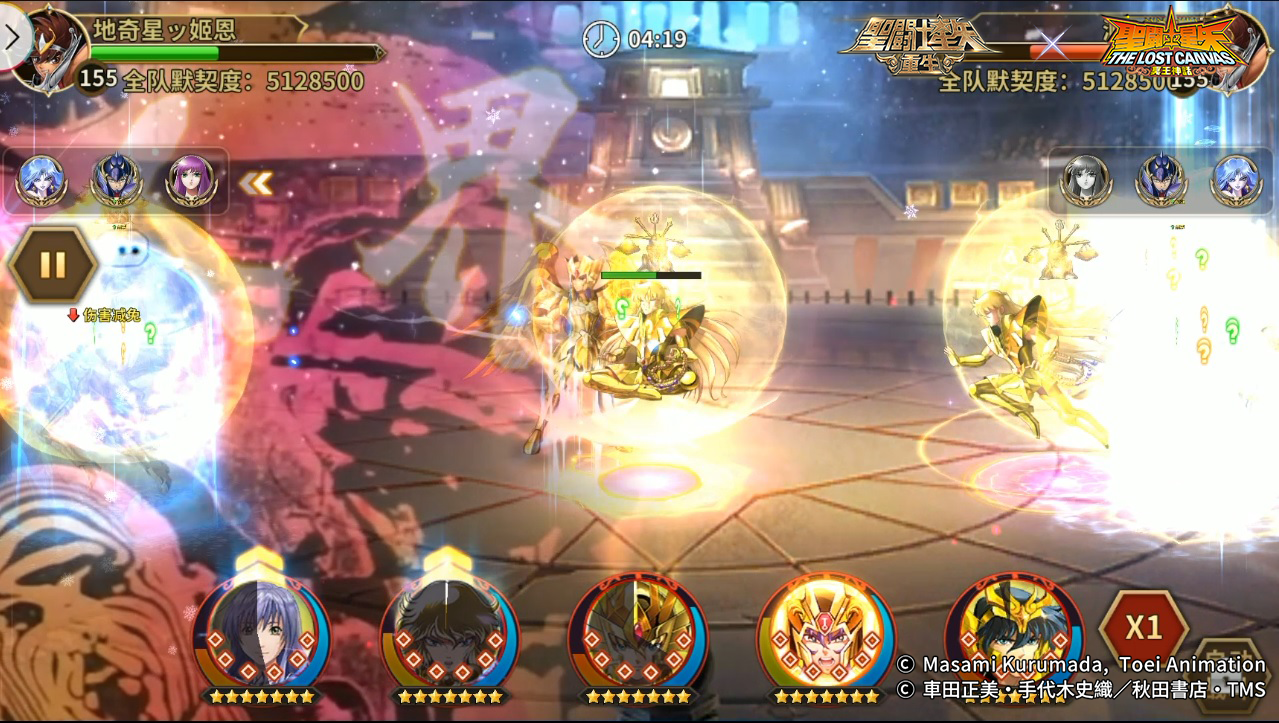
Task: Pause the battle with the hexagon button
Action: 52,265
